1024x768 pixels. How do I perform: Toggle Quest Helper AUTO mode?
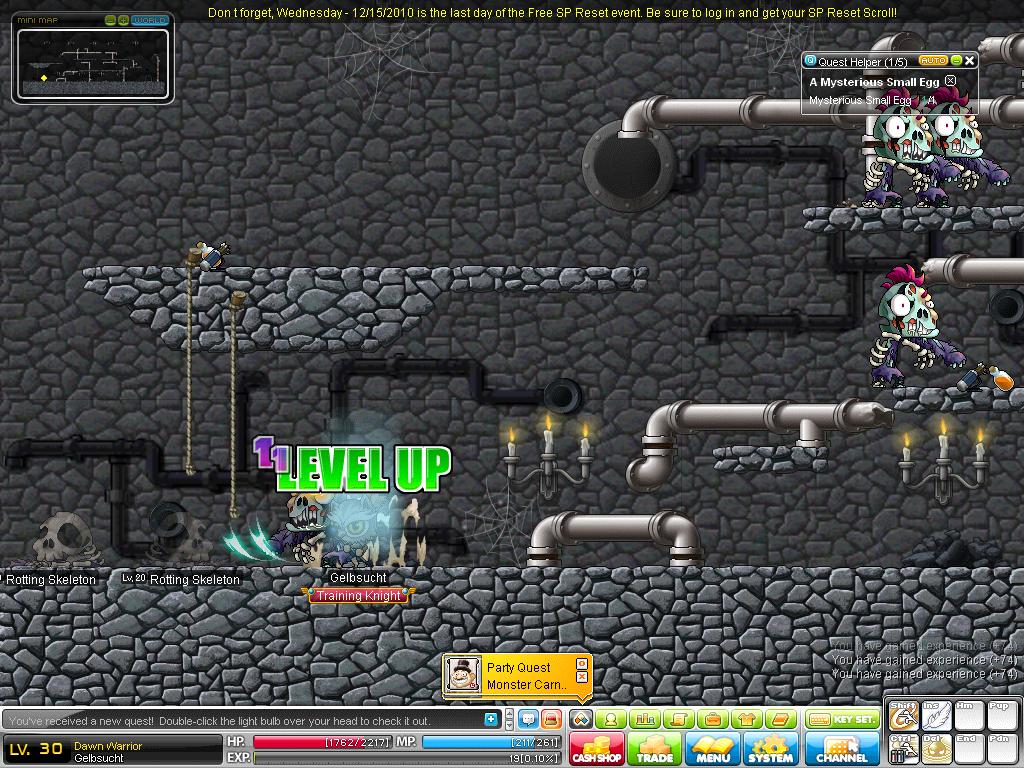pyautogui.click(x=932, y=61)
